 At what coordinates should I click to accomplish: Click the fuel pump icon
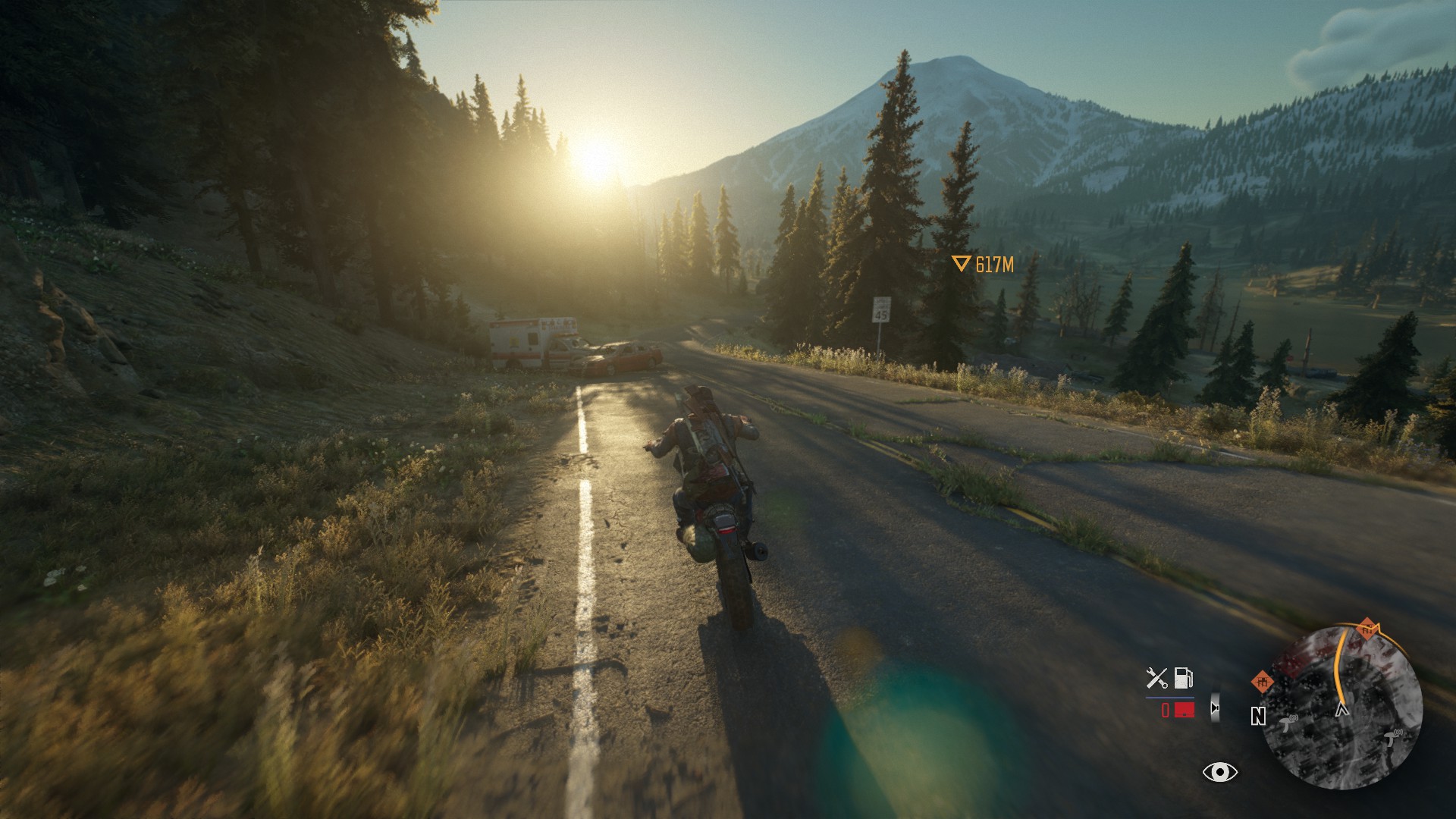coord(1183,677)
